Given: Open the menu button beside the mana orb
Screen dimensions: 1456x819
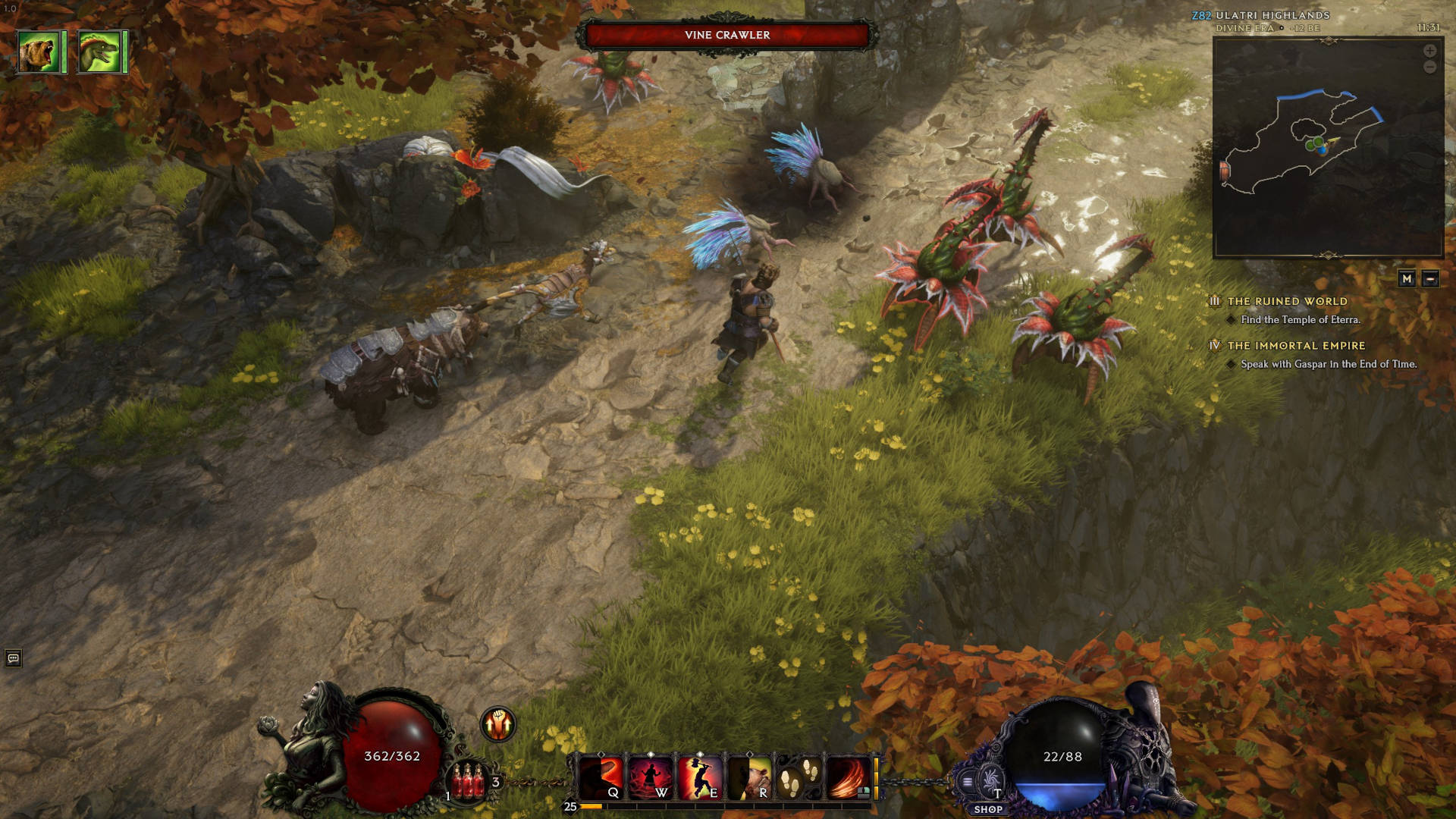Looking at the screenshot, I should click(968, 782).
